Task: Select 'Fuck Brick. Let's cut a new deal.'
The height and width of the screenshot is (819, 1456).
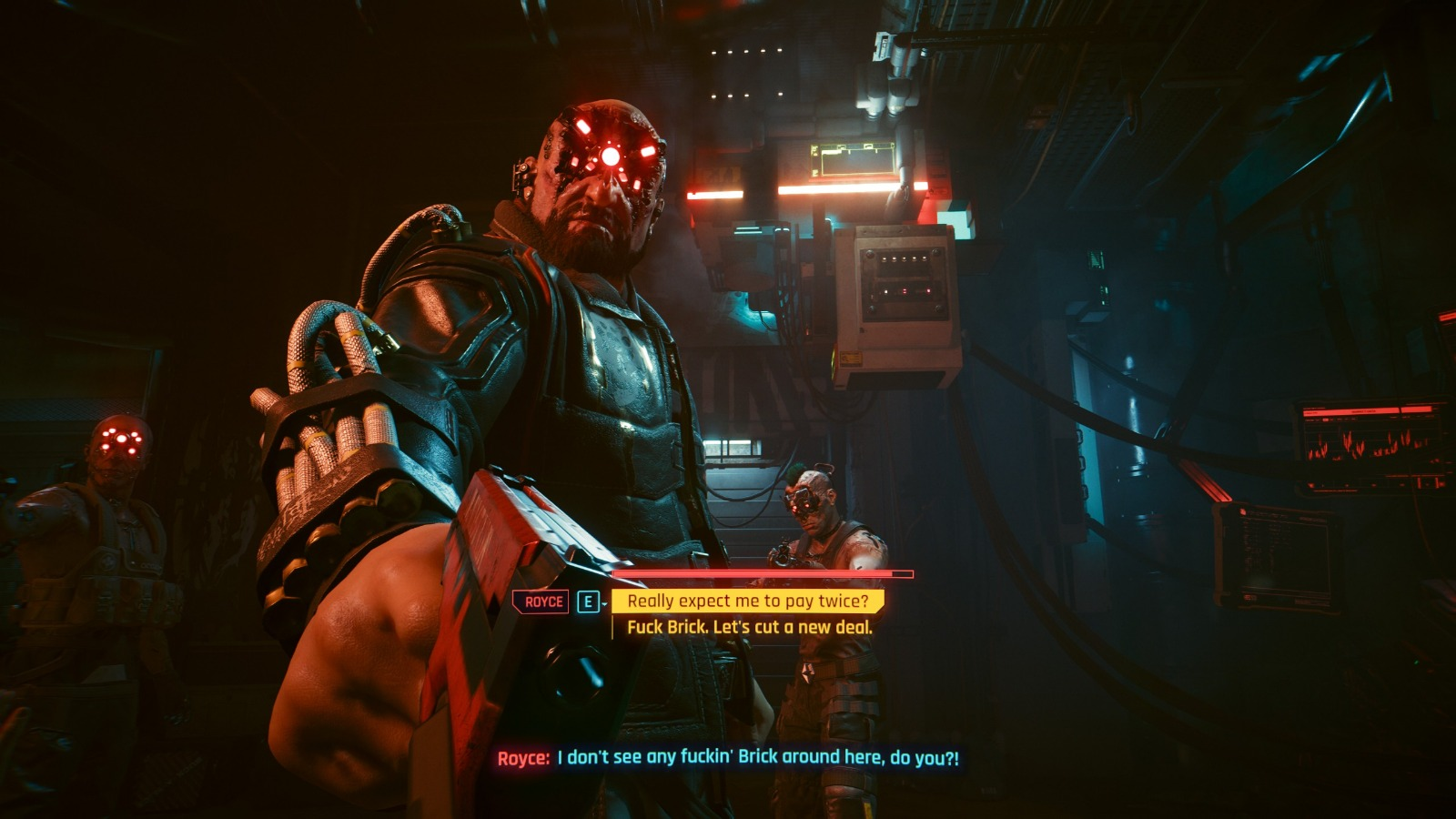Action: [x=749, y=627]
